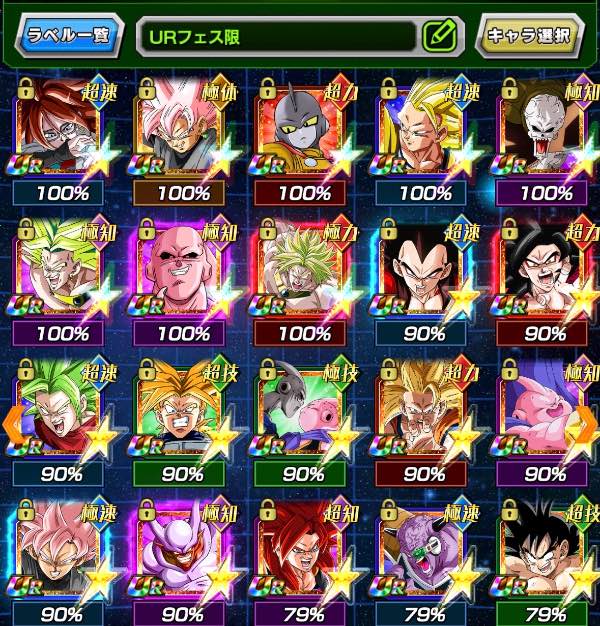Choose the Vegeta card at 90%
The height and width of the screenshot is (626, 600).
(x=422, y=263)
